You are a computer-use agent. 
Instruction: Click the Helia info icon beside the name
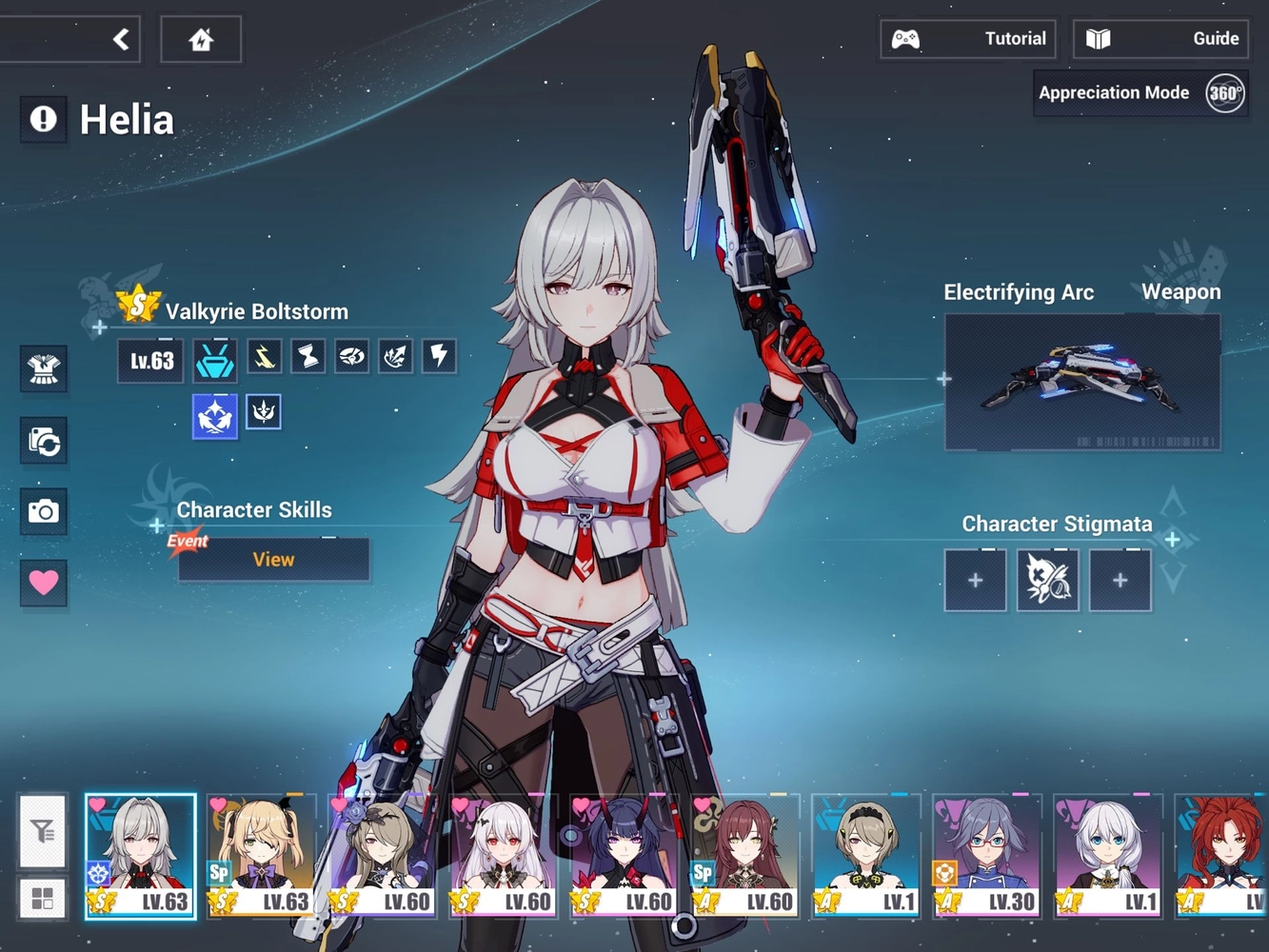click(x=42, y=119)
